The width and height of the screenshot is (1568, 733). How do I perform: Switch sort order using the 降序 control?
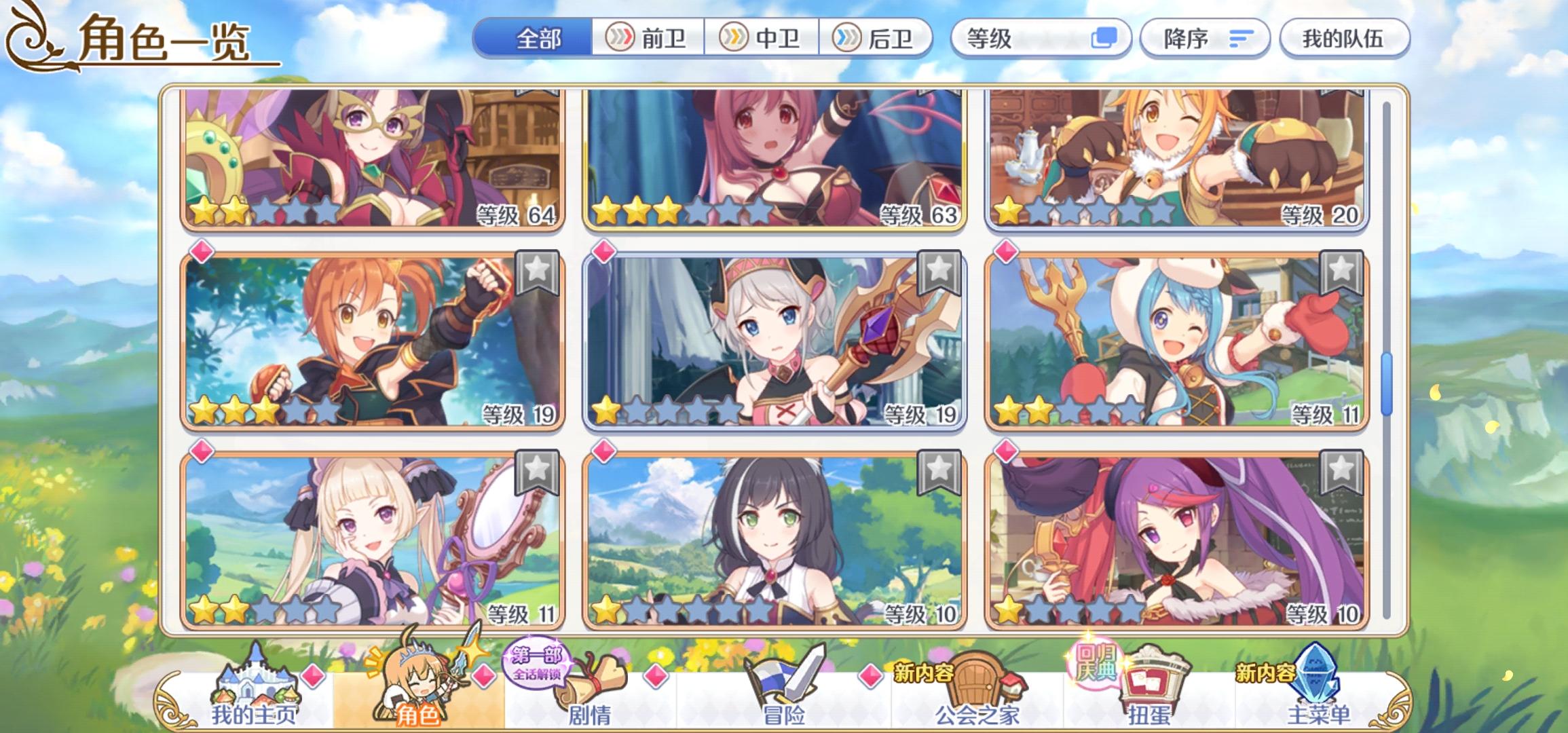pyautogui.click(x=1205, y=39)
